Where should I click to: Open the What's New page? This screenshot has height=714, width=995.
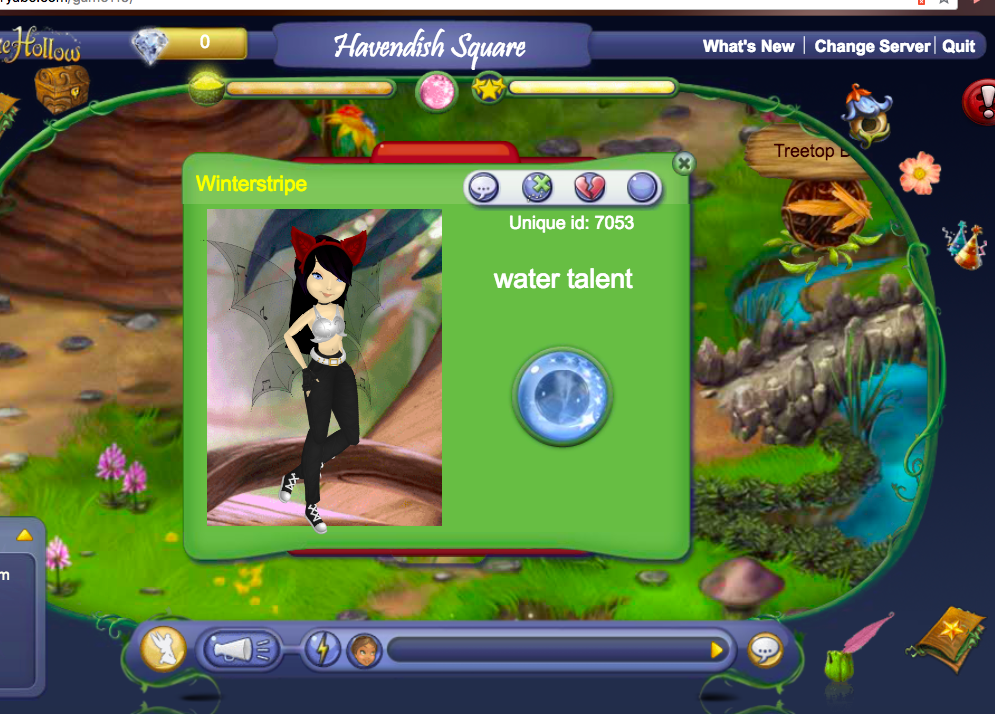[748, 46]
